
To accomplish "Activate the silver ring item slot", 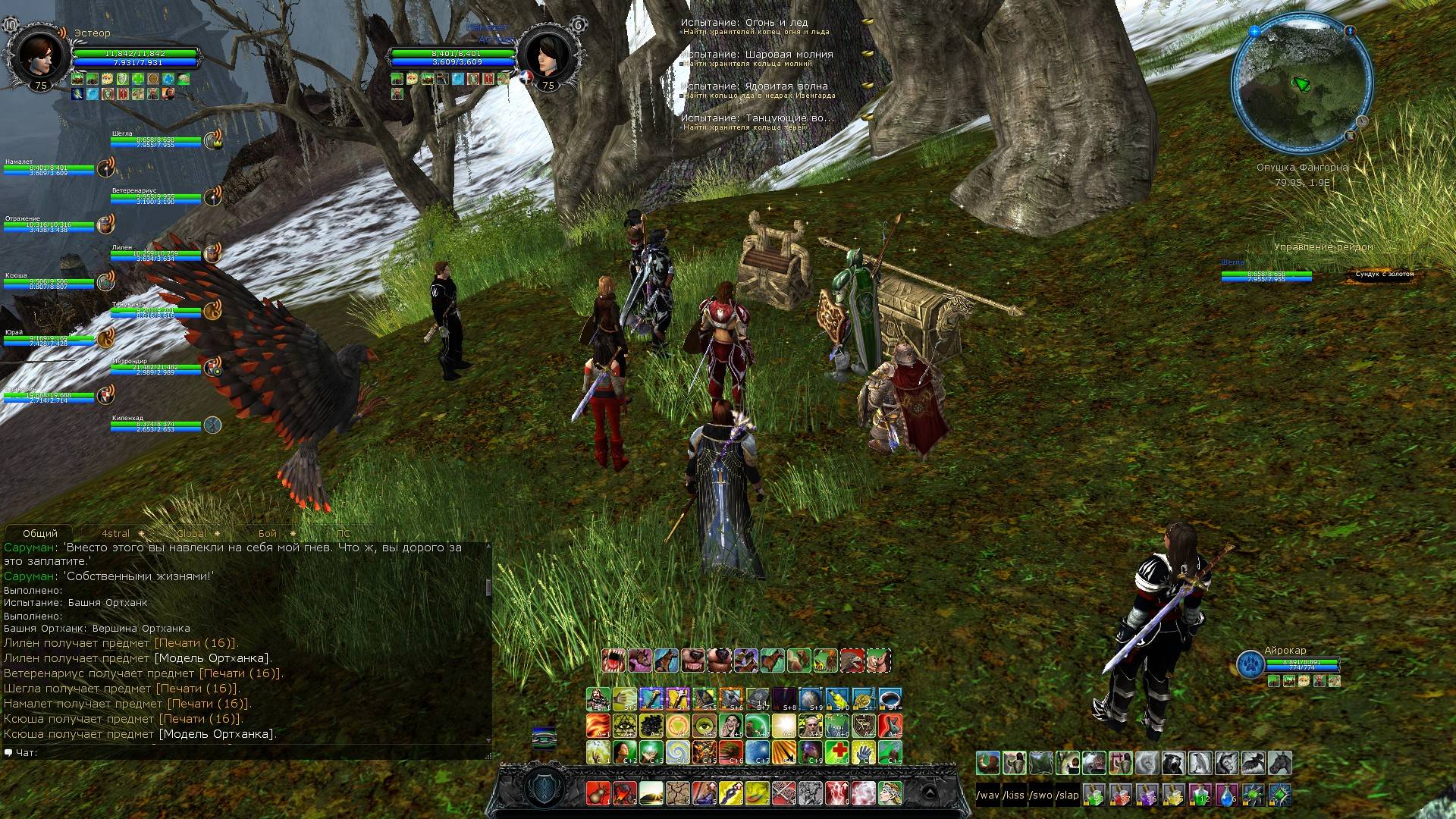I will point(892,698).
